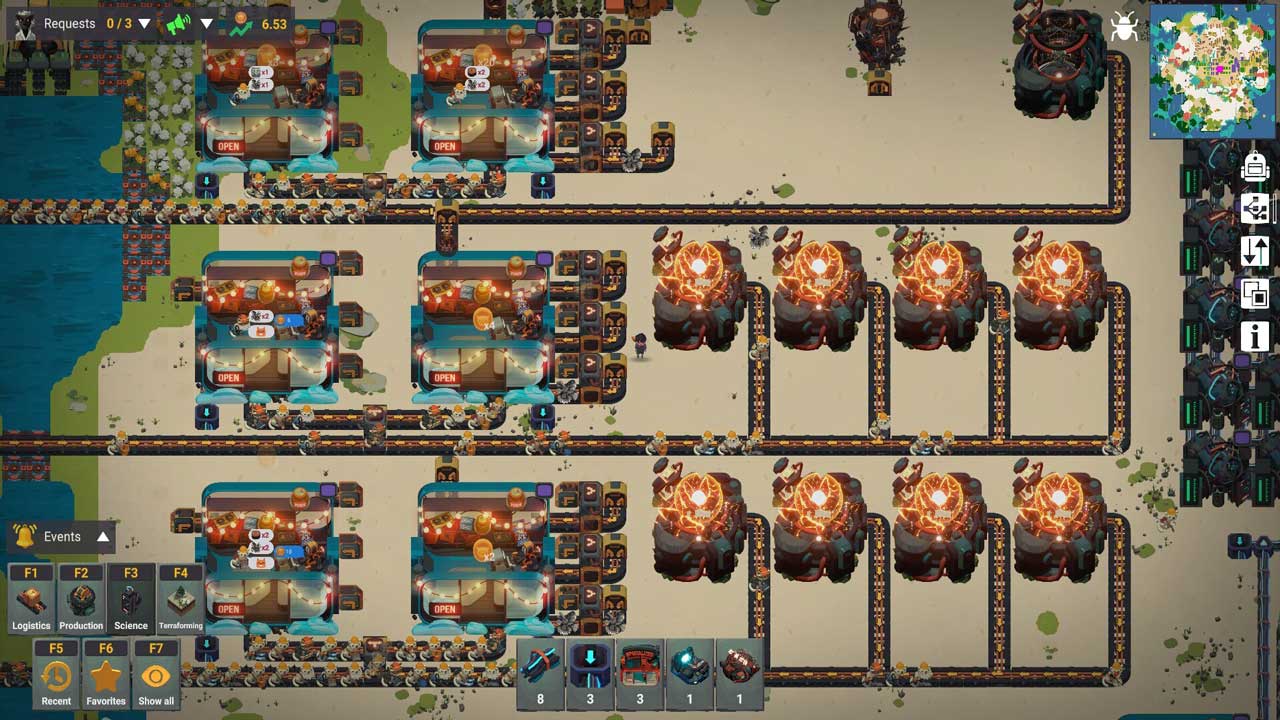Expand the Requests dropdown arrow
Viewport: 1280px width, 720px height.
[145, 24]
